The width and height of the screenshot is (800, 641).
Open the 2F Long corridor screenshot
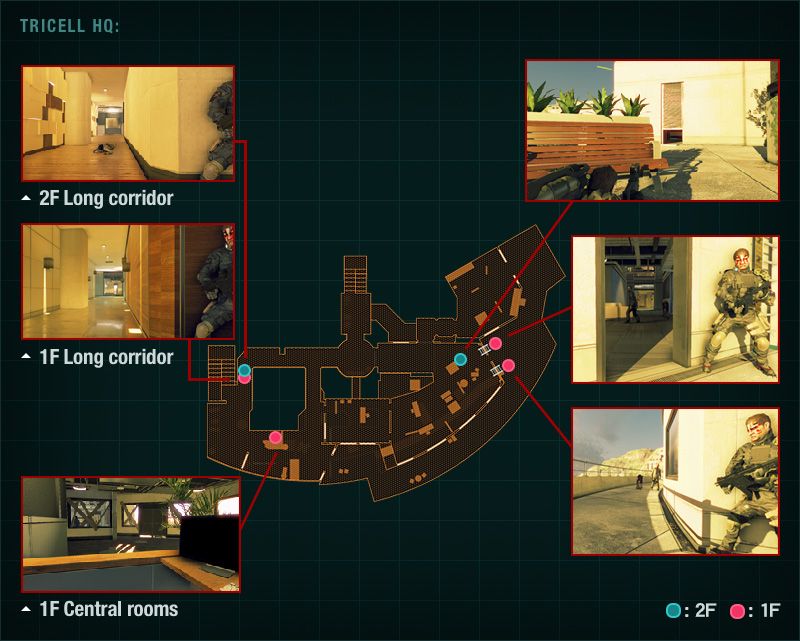click(128, 124)
